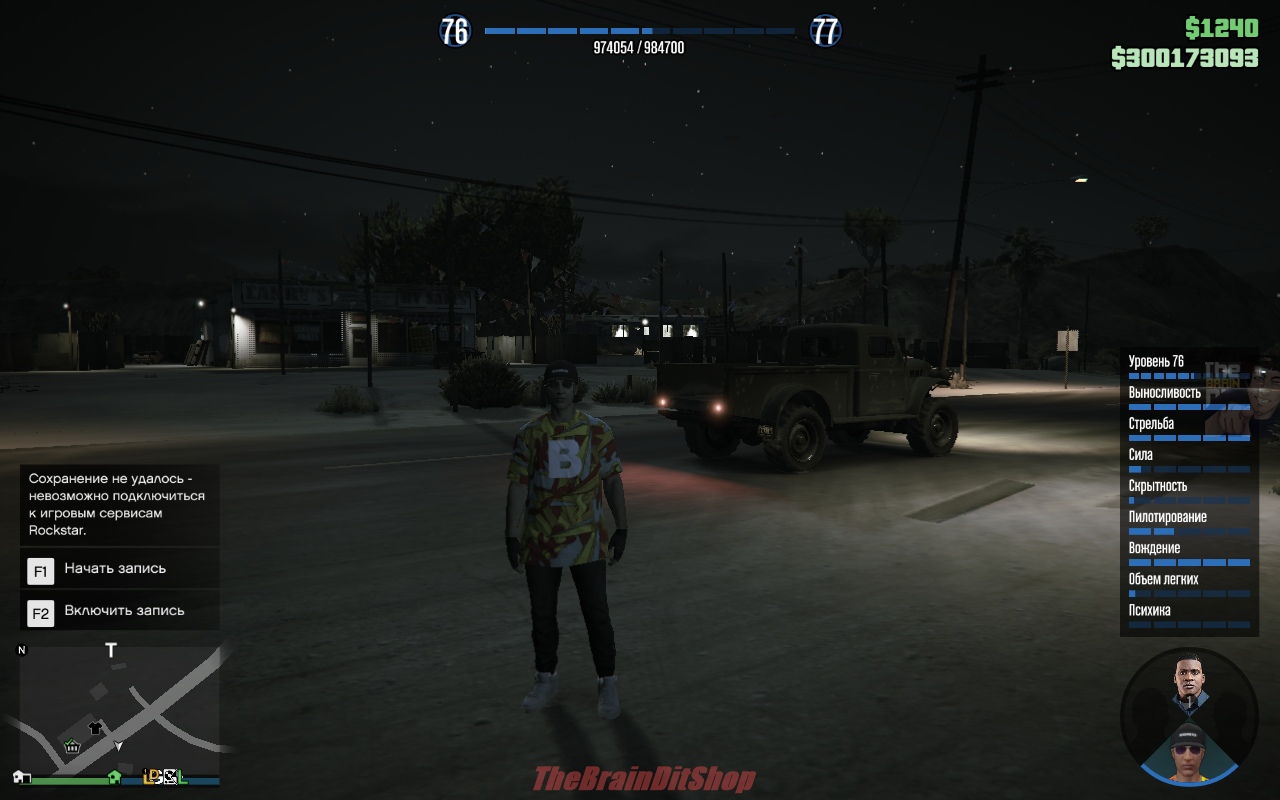Click the player arrow marker on the minimap
The height and width of the screenshot is (800, 1280).
118,746
